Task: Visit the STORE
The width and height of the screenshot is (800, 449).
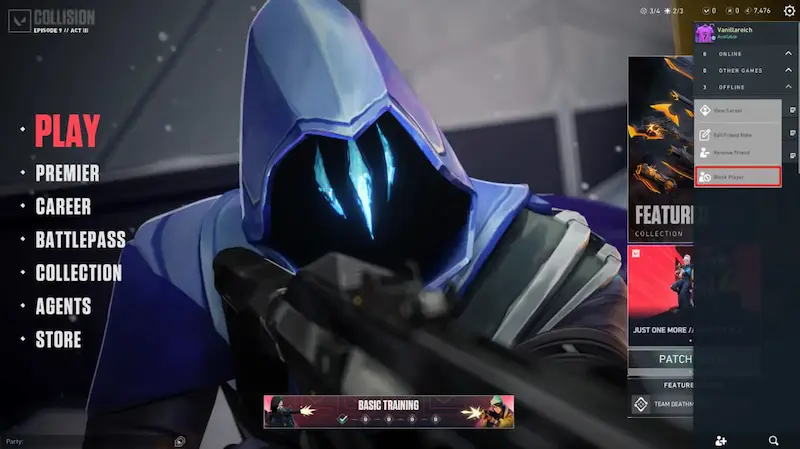Action: point(58,339)
